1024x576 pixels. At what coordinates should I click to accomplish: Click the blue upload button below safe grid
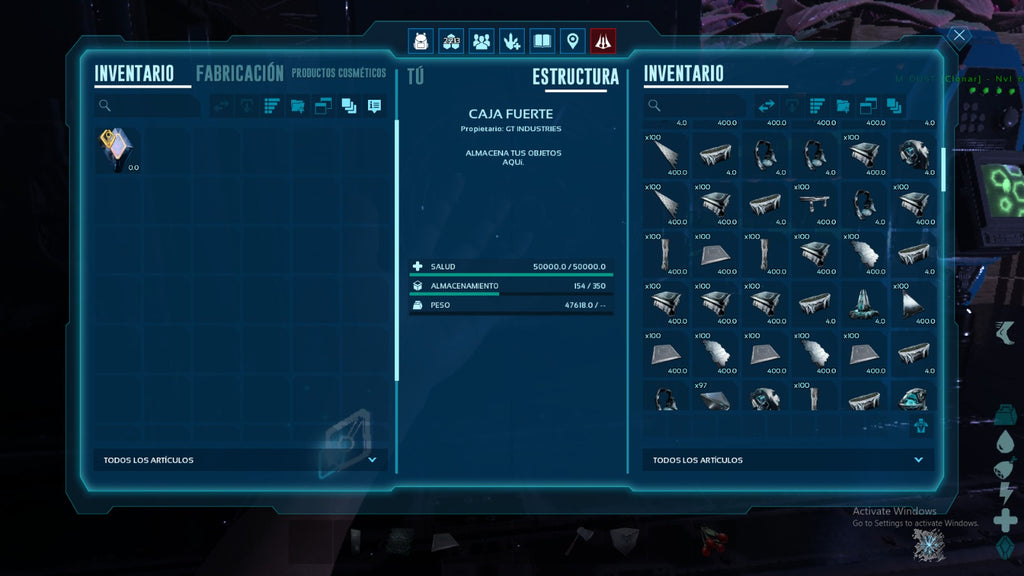coord(920,427)
